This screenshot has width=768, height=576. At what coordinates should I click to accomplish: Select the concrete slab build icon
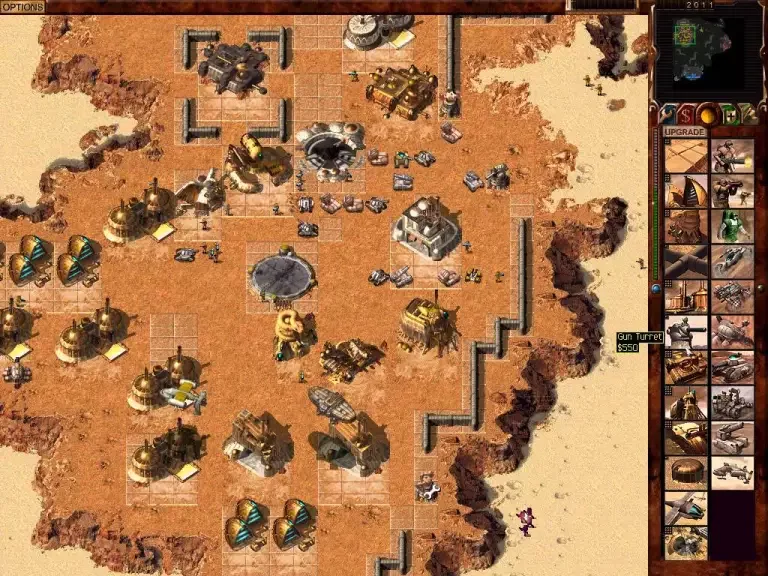tap(687, 155)
